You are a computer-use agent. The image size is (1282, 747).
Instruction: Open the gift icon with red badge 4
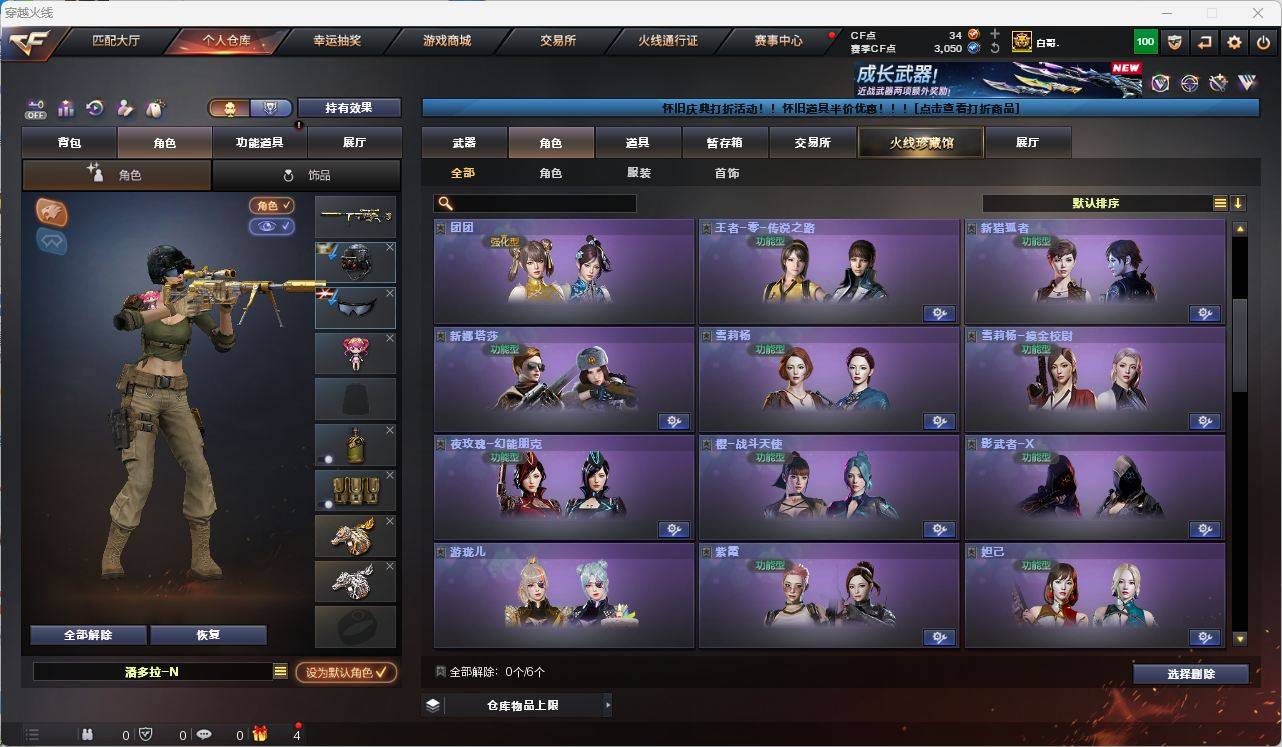click(260, 733)
